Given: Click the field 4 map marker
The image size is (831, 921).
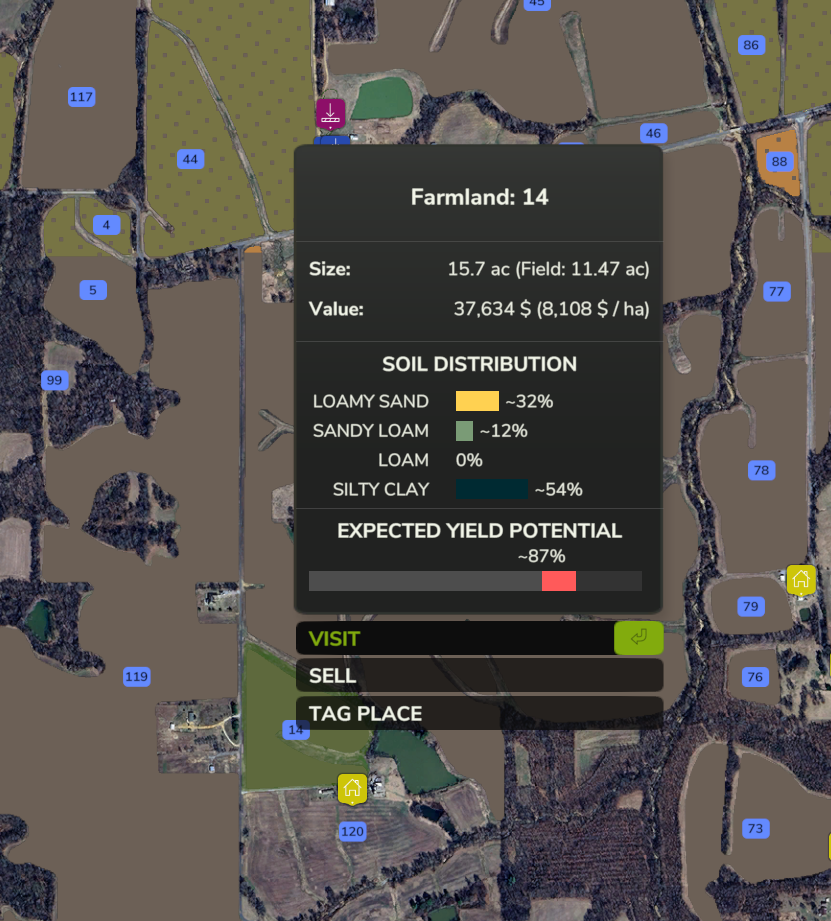Looking at the screenshot, I should [x=106, y=225].
